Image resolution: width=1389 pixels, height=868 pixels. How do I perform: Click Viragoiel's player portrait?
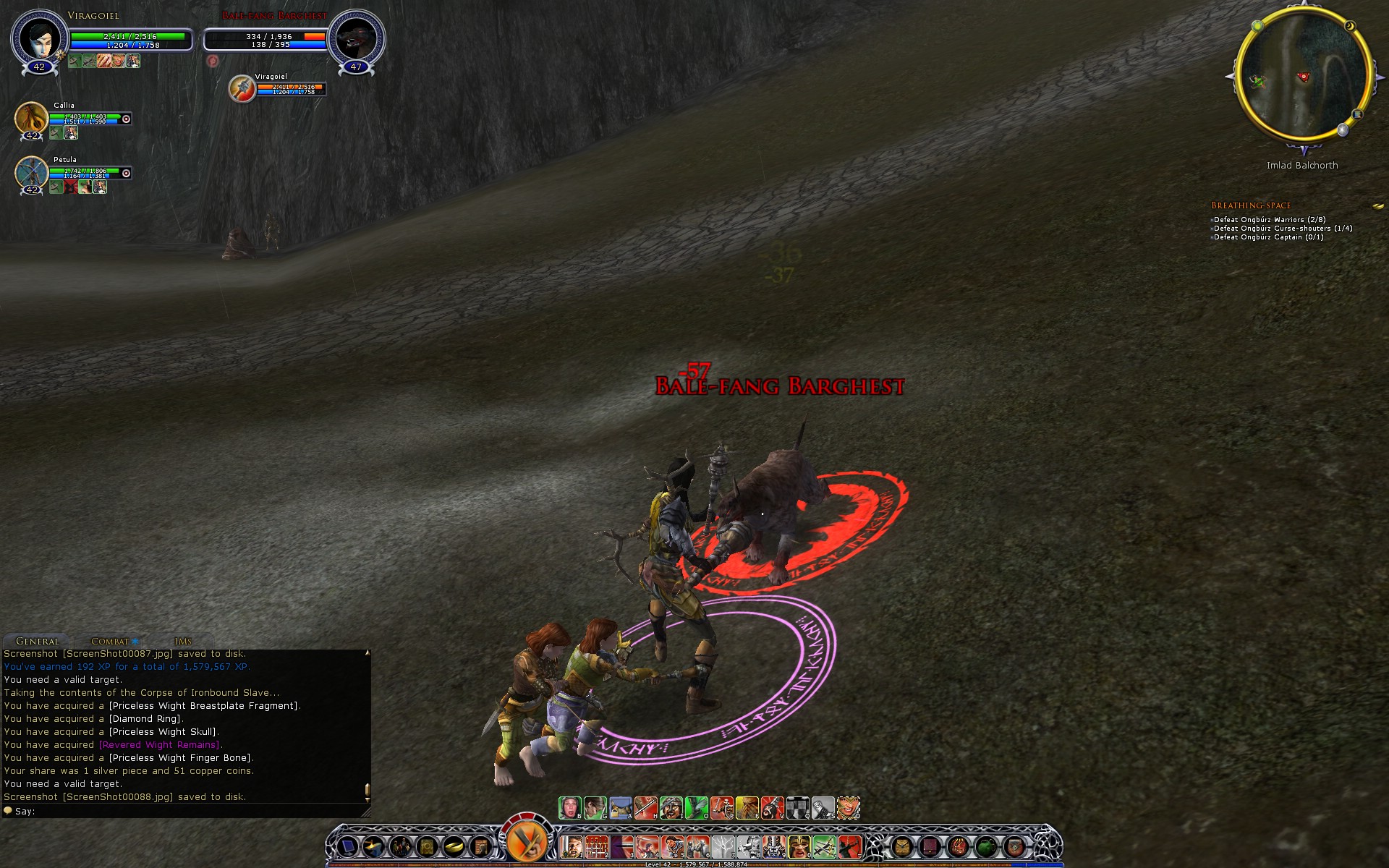(x=40, y=39)
